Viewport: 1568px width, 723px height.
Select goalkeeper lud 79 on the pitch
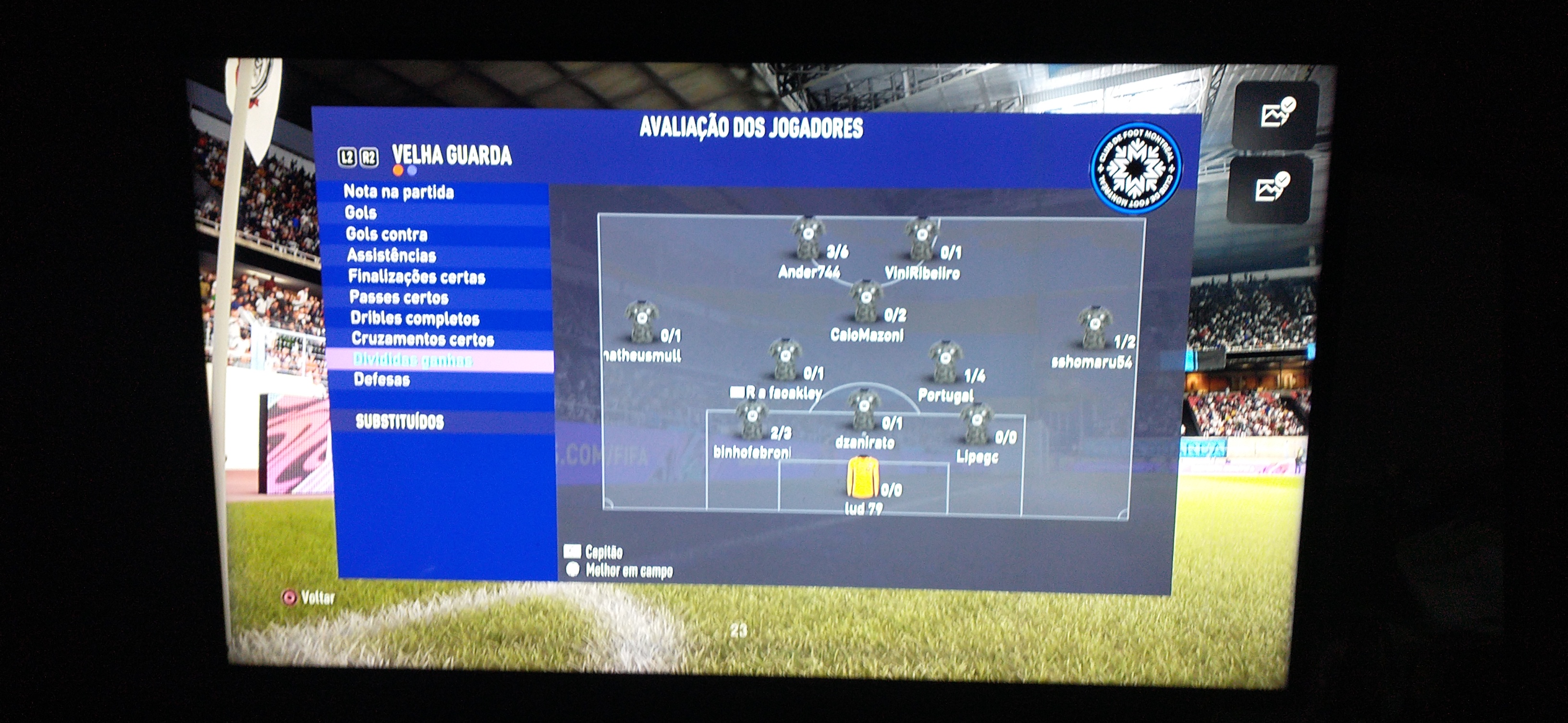862,477
